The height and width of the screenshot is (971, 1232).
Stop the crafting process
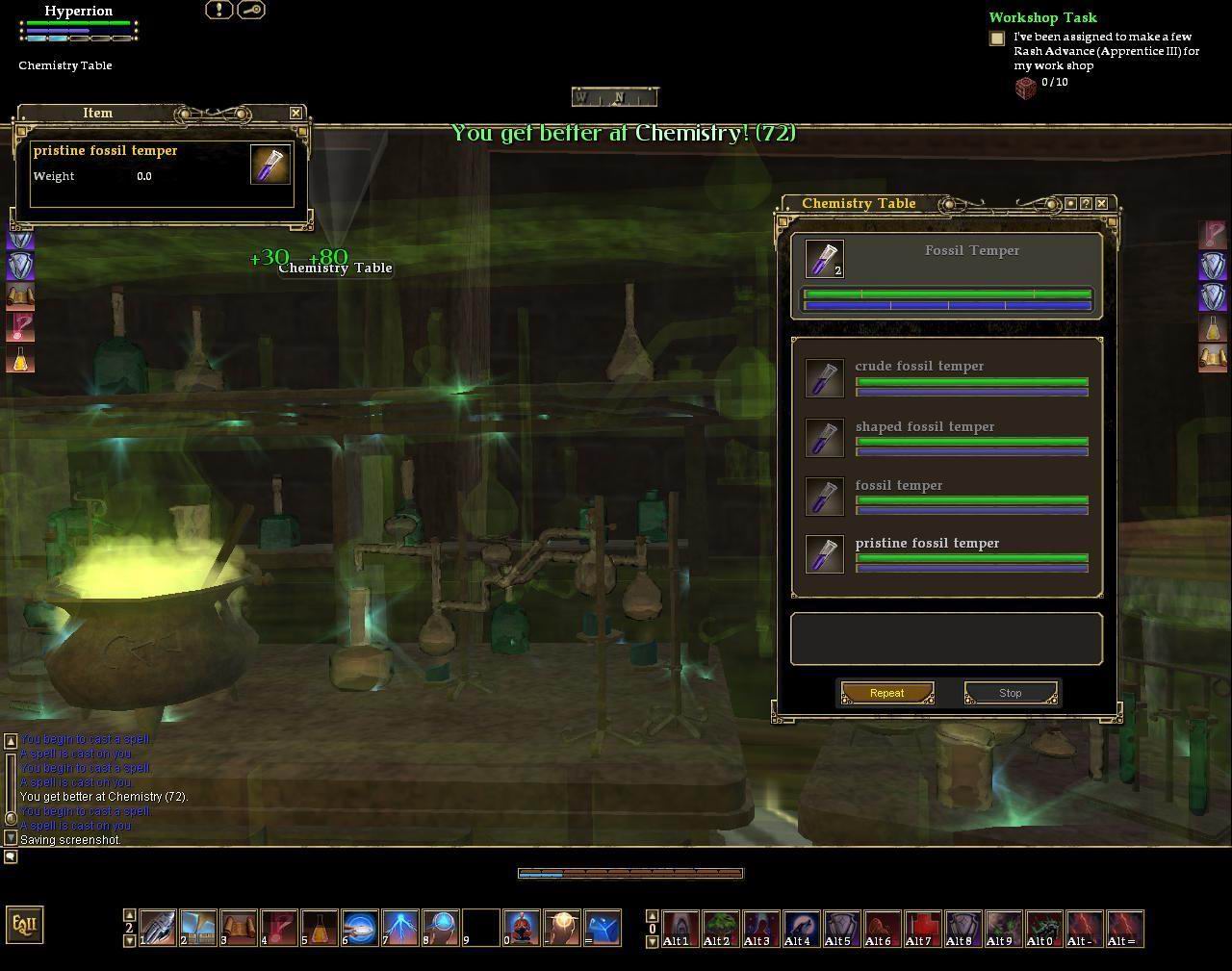click(x=1010, y=693)
